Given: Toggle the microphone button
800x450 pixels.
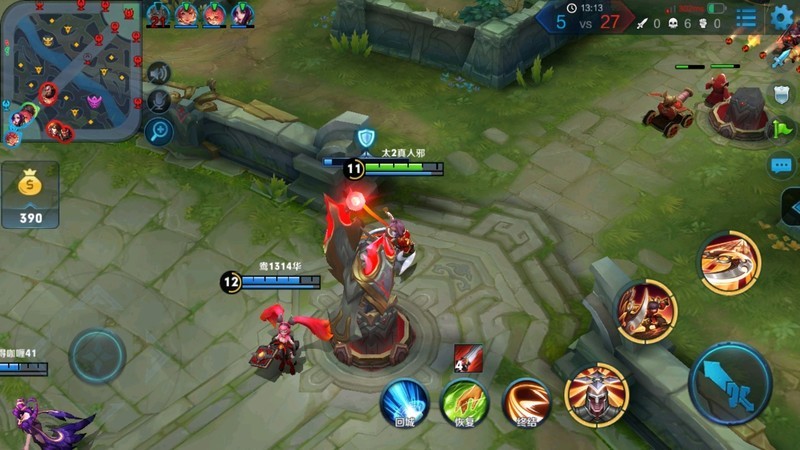Looking at the screenshot, I should (158, 101).
